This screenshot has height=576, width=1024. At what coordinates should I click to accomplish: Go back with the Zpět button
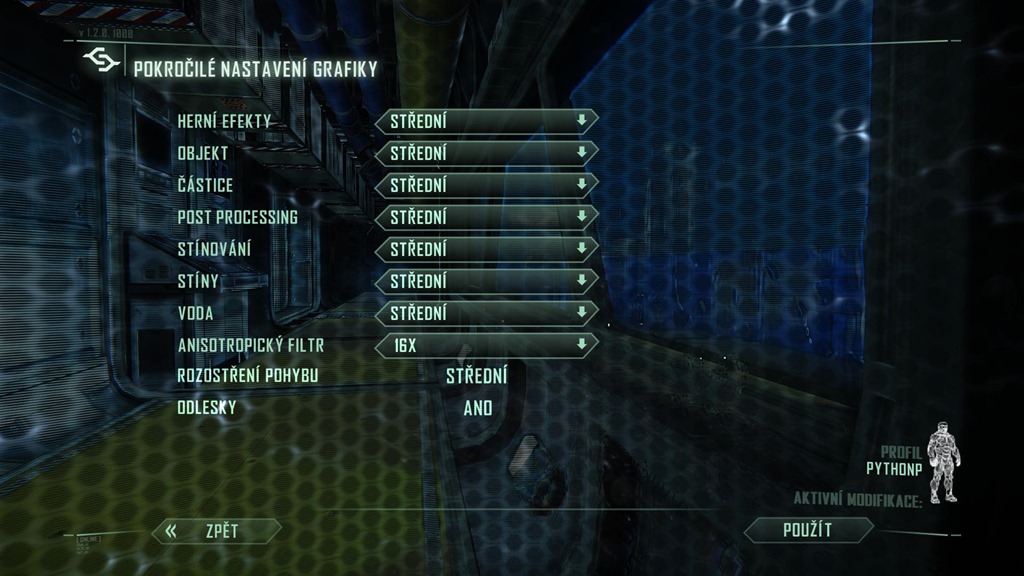click(x=217, y=531)
